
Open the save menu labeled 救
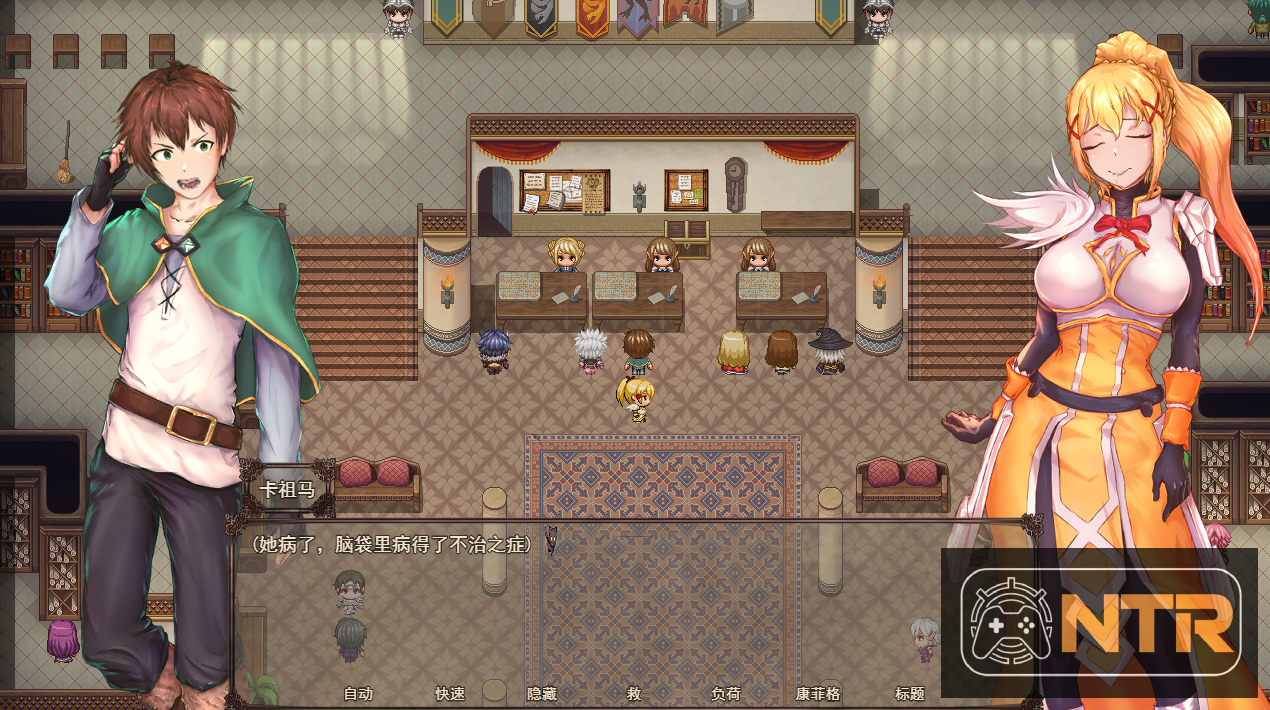pos(634,693)
